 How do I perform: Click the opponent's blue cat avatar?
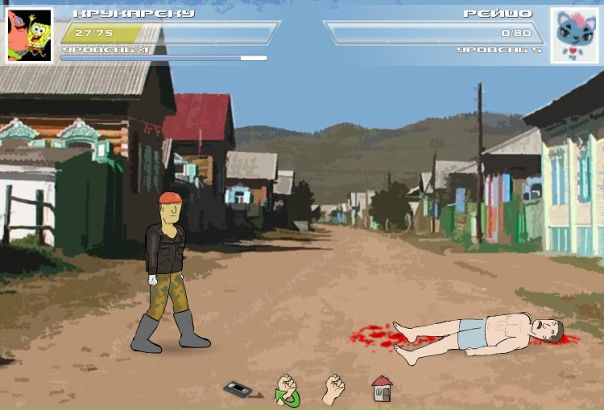coord(575,35)
